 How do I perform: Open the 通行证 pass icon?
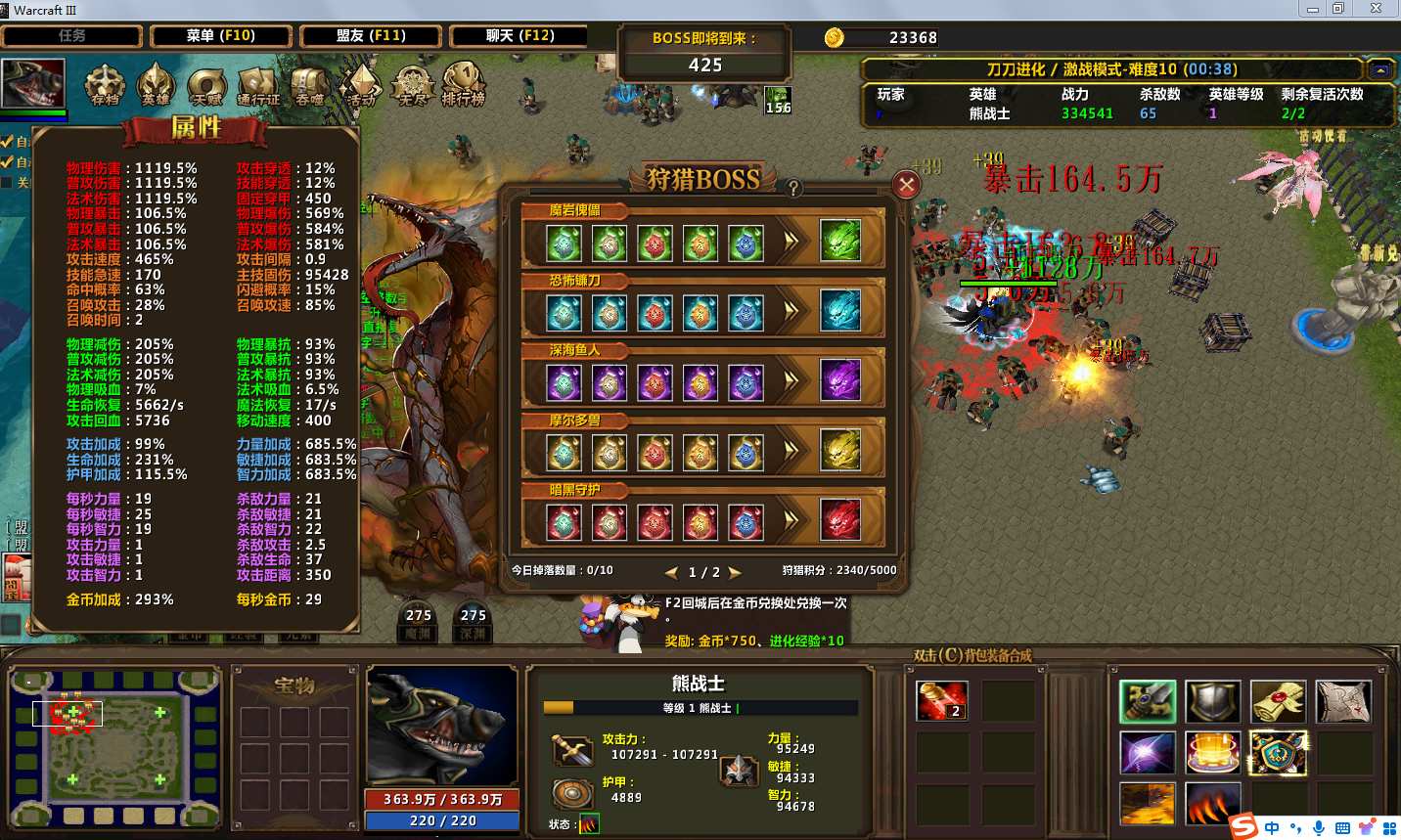click(258, 86)
